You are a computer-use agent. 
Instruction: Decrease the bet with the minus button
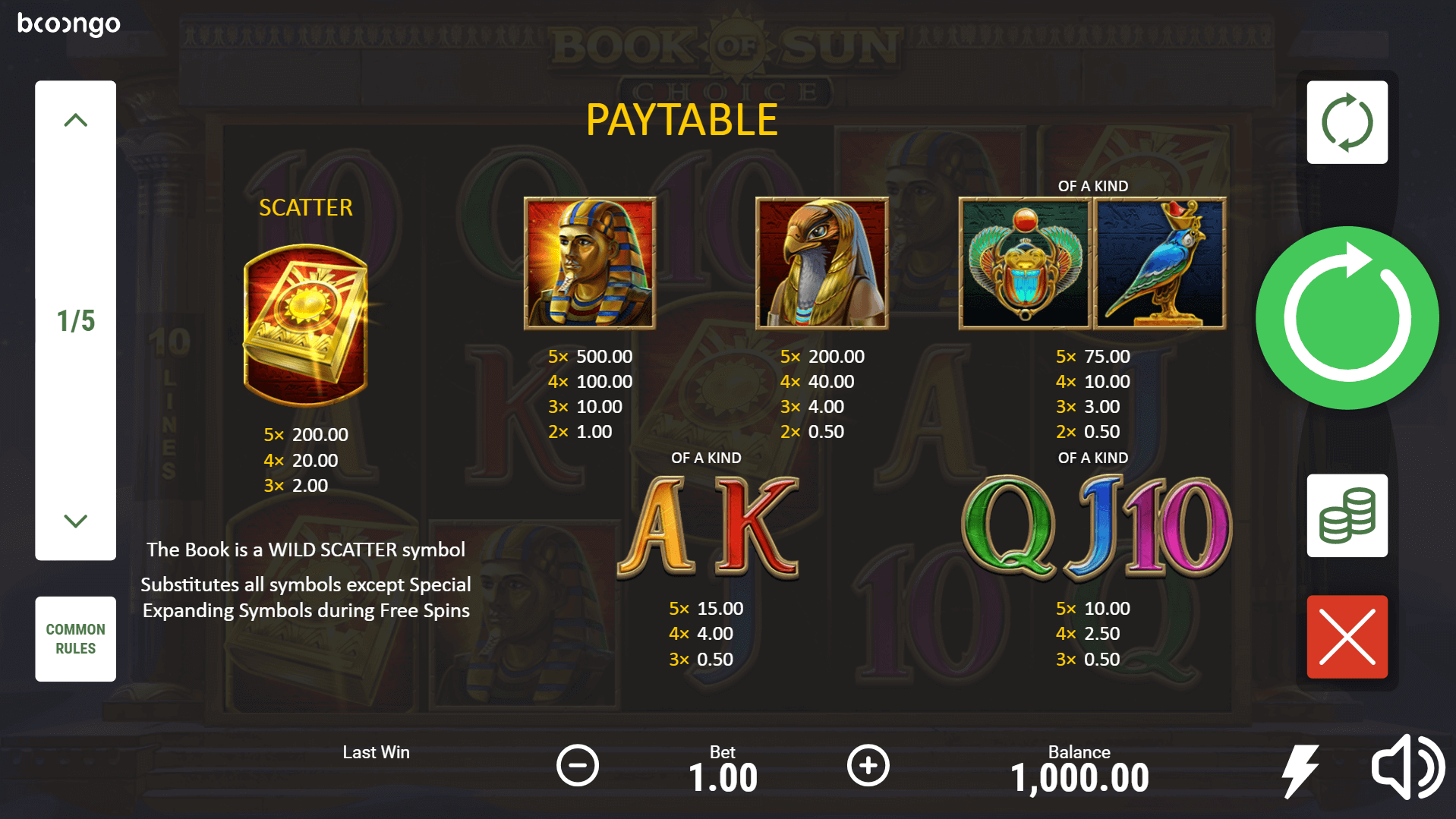577,765
